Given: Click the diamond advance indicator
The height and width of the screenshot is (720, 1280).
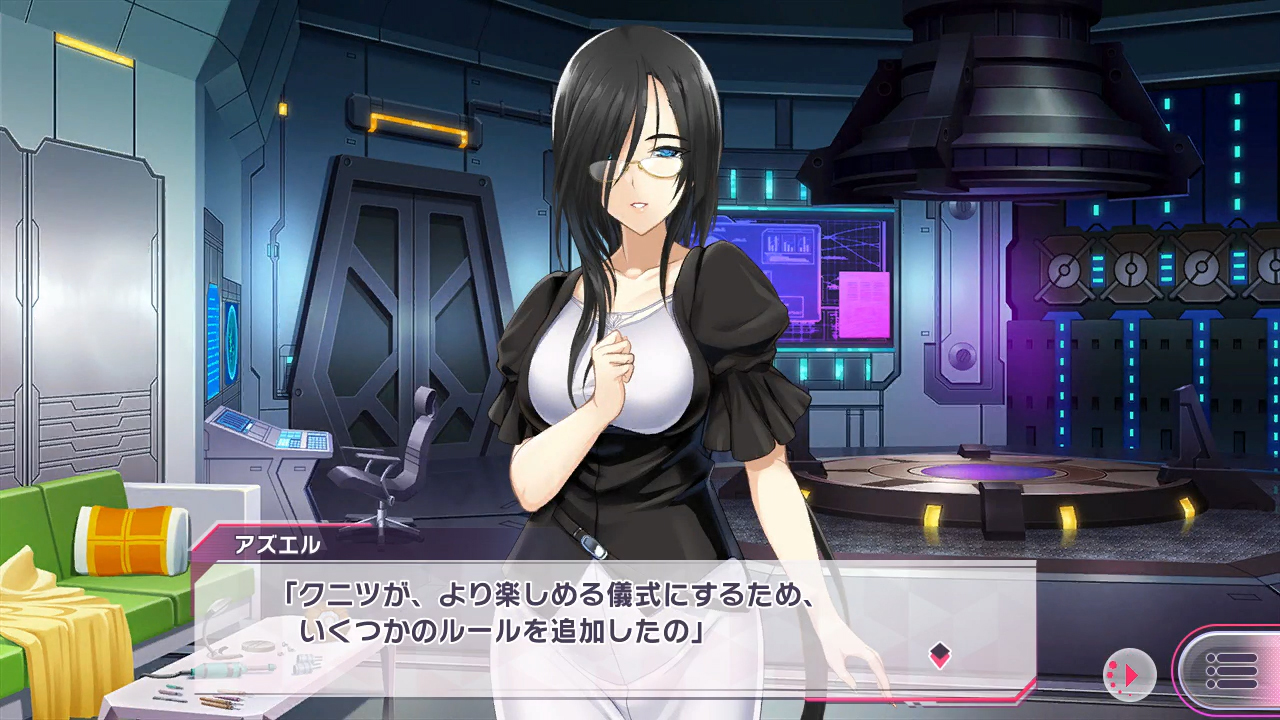Looking at the screenshot, I should tap(939, 656).
